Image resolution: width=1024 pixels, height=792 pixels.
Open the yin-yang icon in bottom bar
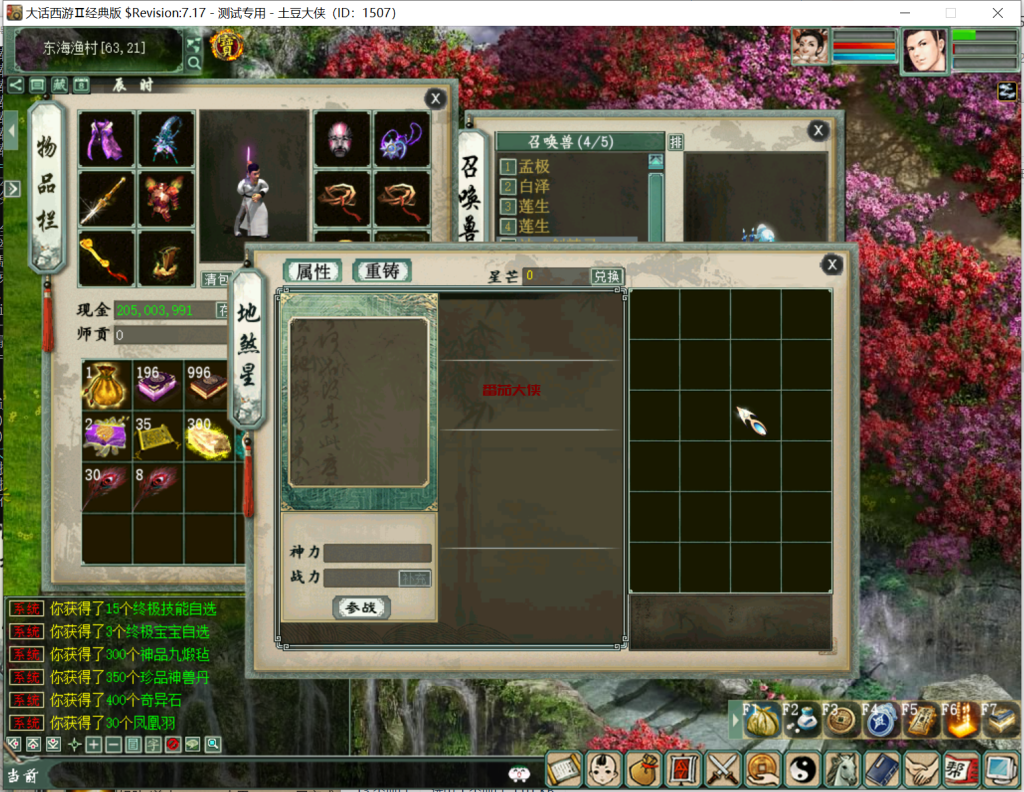[802, 769]
